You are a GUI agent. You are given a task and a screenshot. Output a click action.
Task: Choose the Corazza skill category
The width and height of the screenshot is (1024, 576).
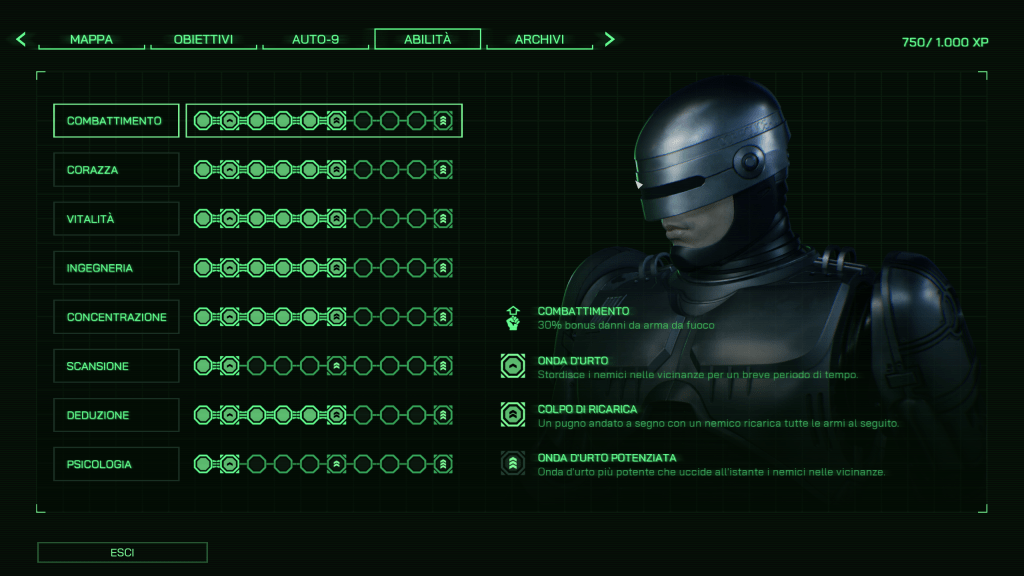(x=116, y=170)
